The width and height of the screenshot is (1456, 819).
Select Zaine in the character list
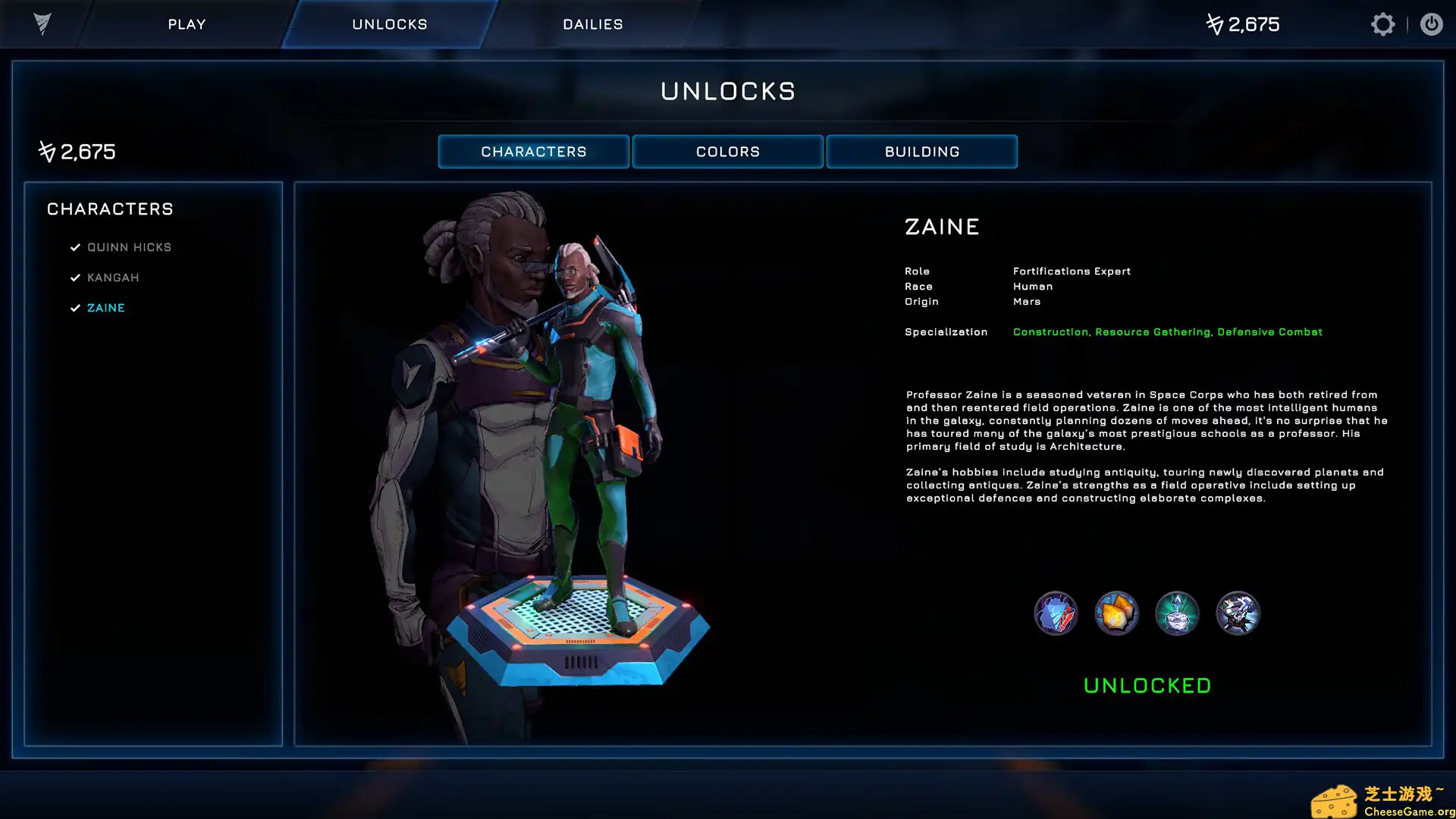(x=106, y=308)
